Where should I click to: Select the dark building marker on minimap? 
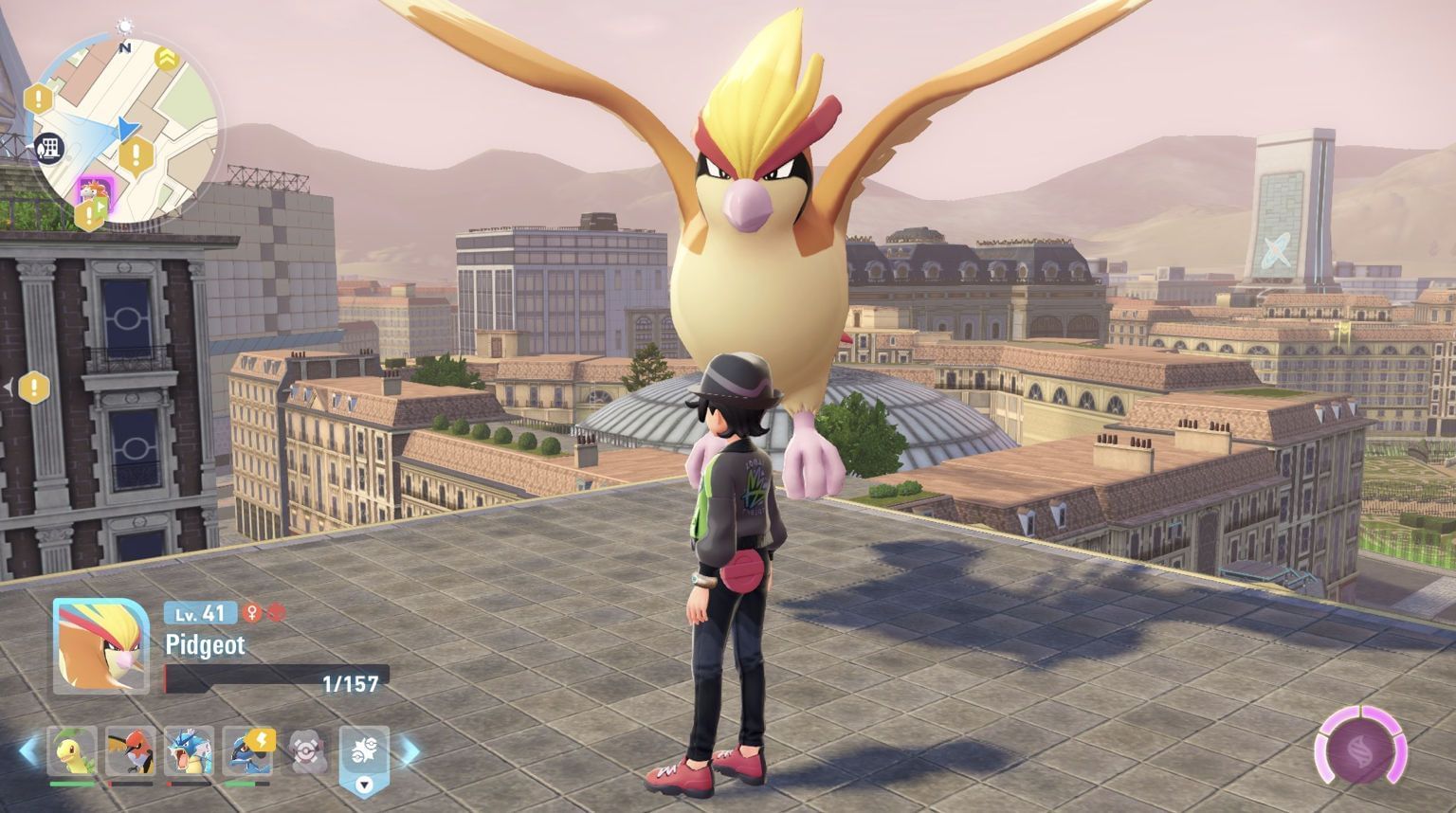47,147
